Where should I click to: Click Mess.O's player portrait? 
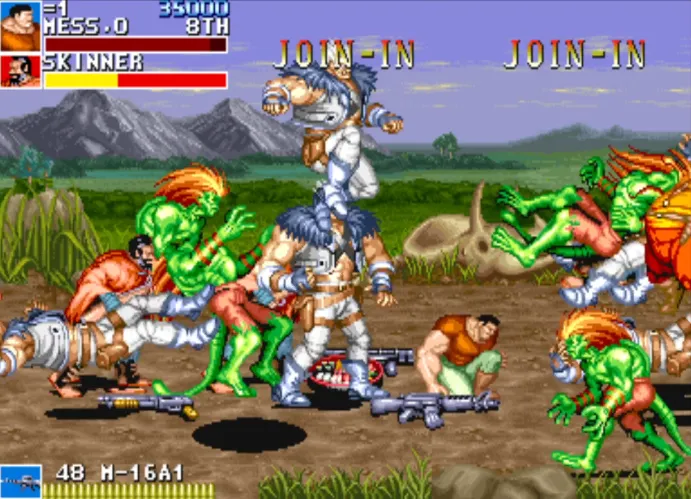(20, 26)
